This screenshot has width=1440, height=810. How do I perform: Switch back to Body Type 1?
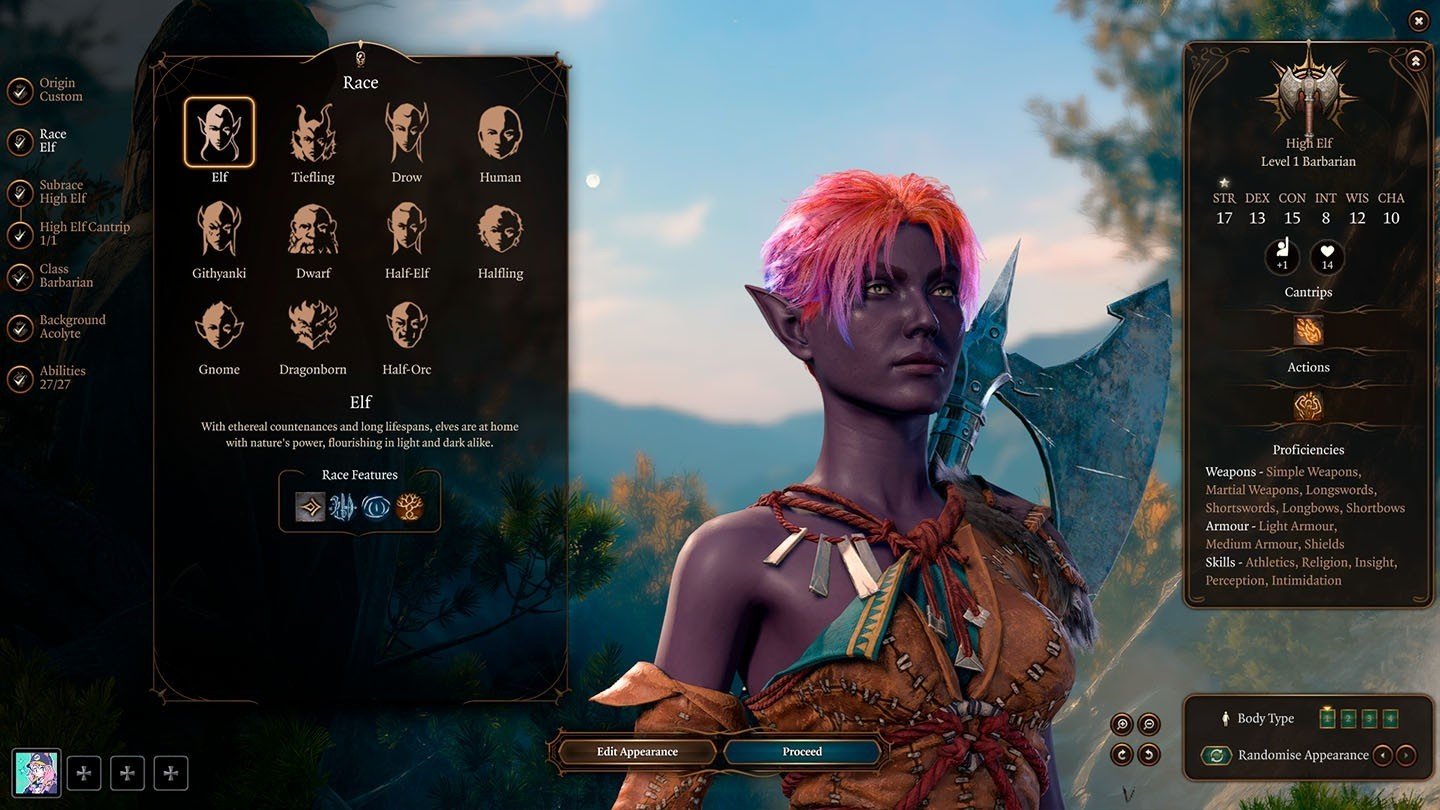(x=1327, y=717)
